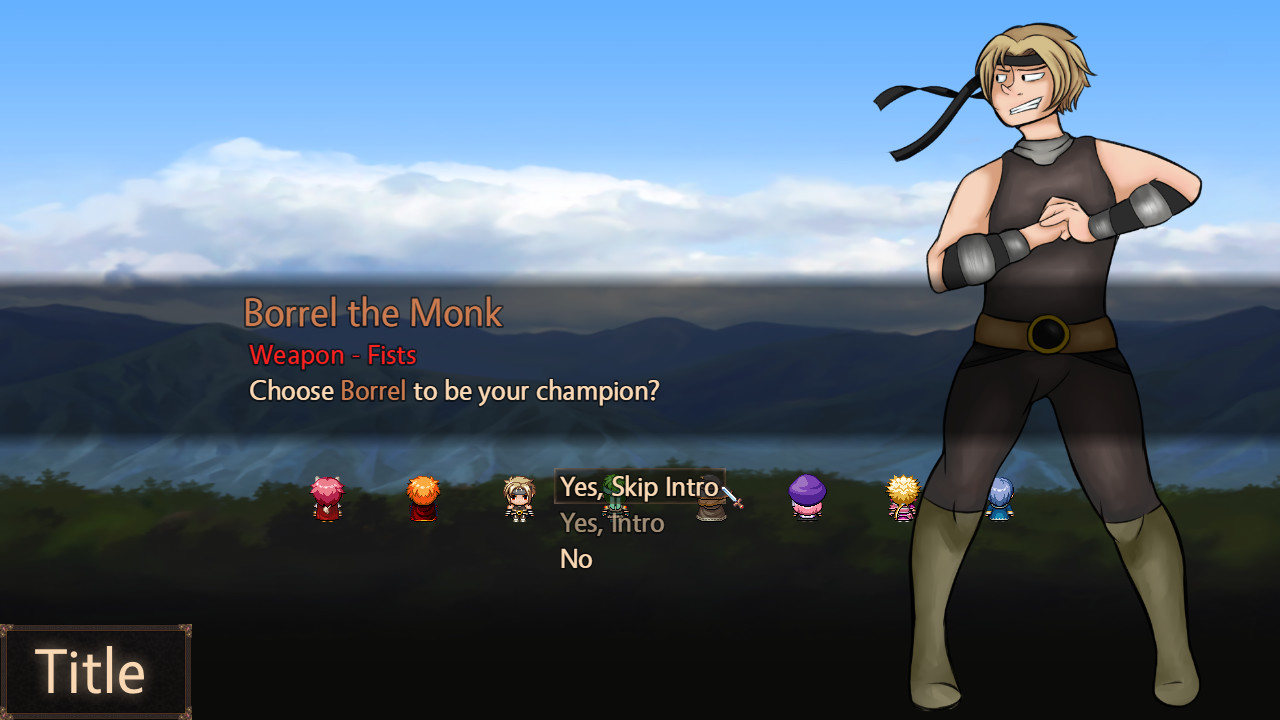This screenshot has width=1280, height=720.
Task: Click the 'Weapon - Fists' label
Action: coord(333,355)
